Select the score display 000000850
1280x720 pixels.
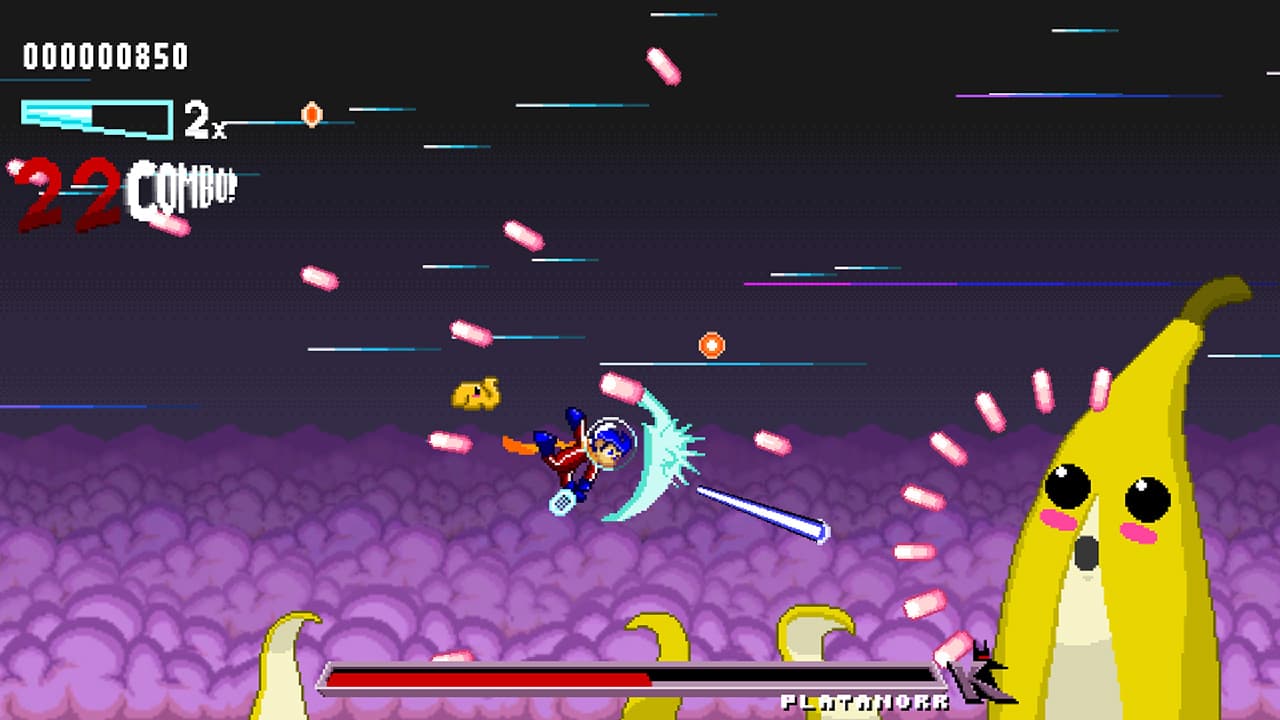tap(105, 57)
